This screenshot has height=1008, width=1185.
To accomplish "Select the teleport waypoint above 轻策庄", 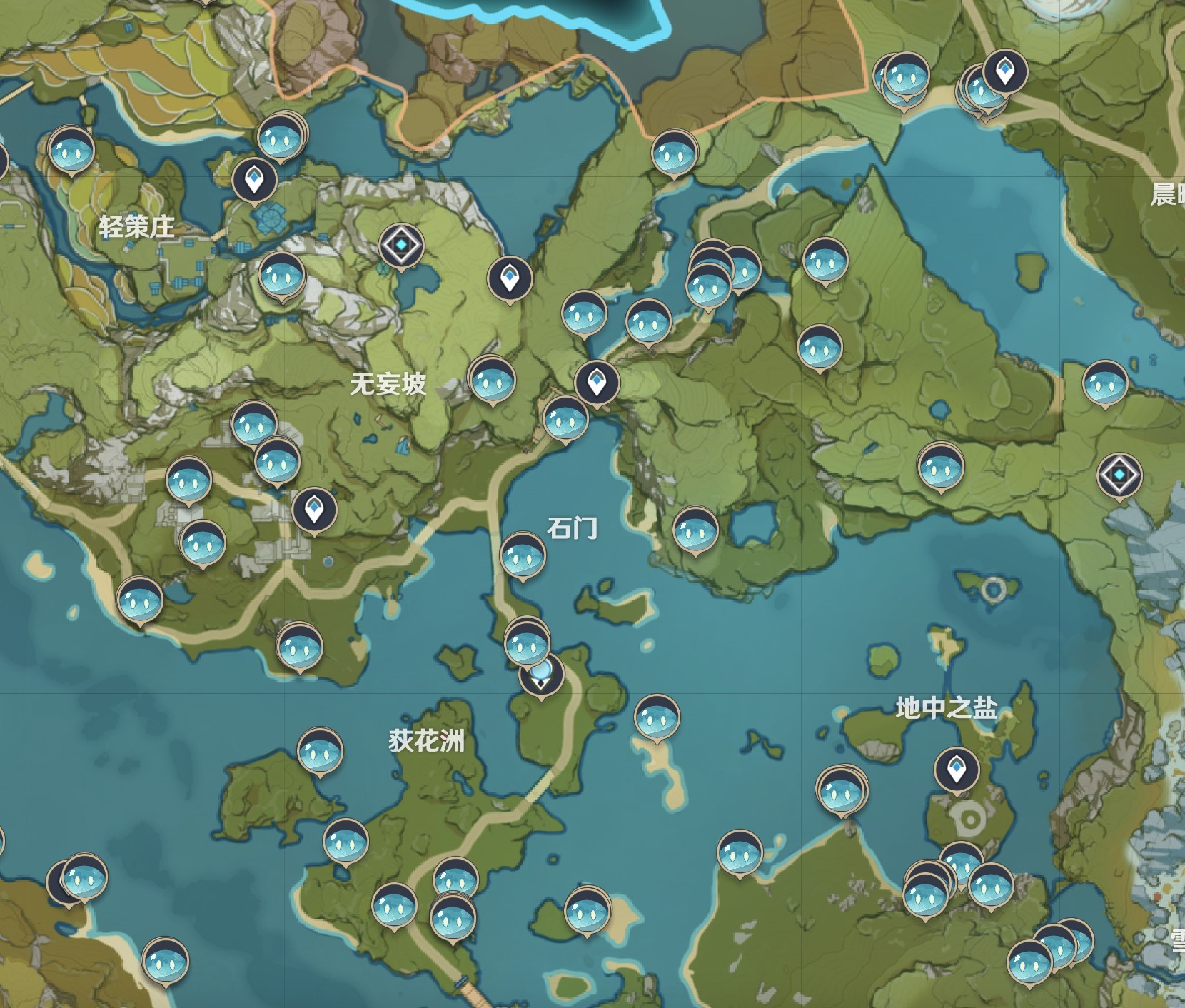I will [253, 181].
